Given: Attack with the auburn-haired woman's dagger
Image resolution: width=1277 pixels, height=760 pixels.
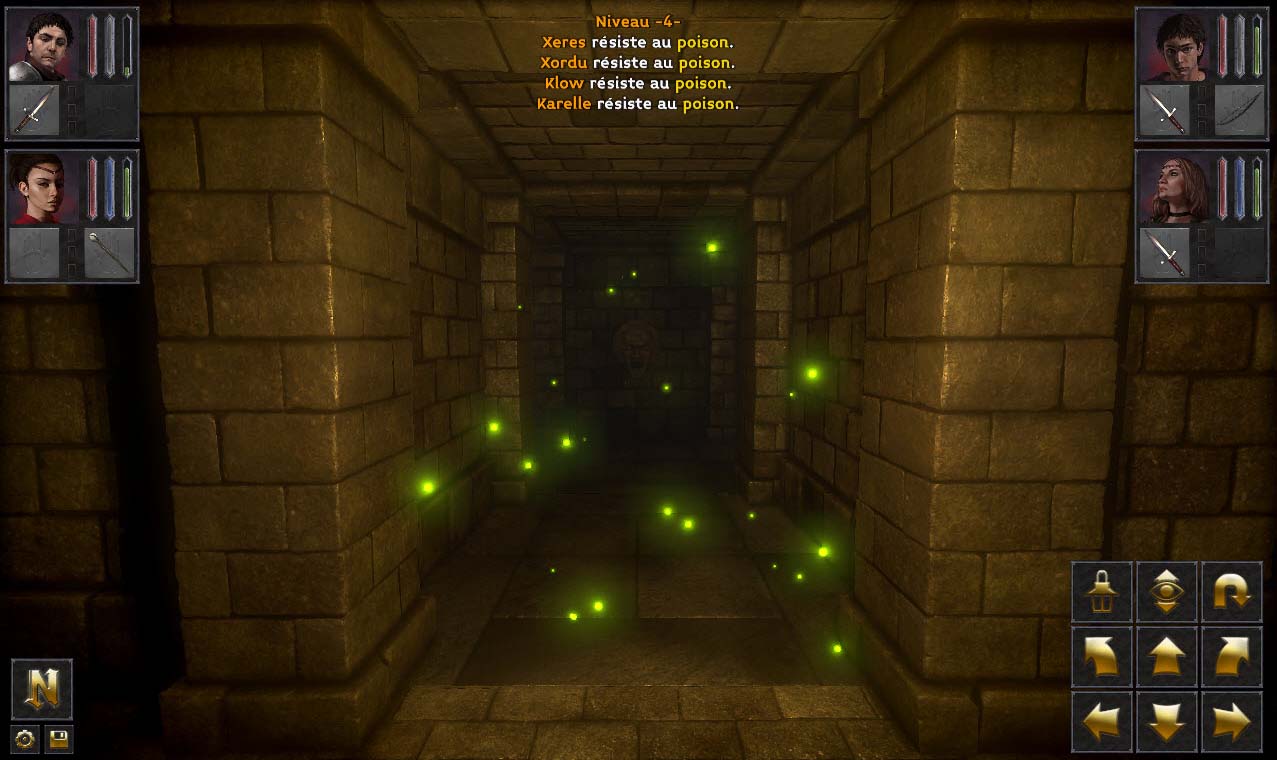Looking at the screenshot, I should [1165, 252].
